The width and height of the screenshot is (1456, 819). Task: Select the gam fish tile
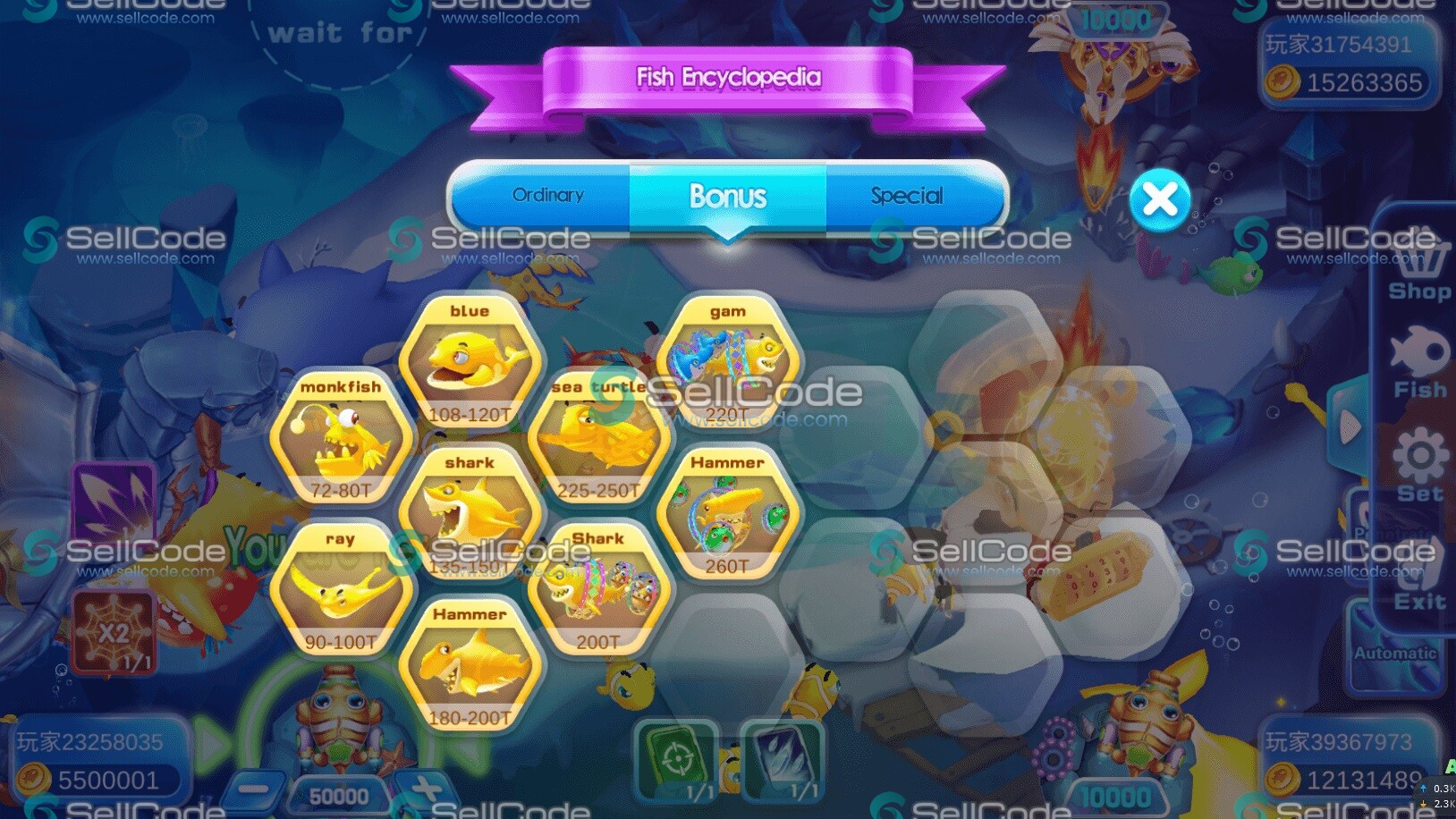pyautogui.click(x=727, y=361)
